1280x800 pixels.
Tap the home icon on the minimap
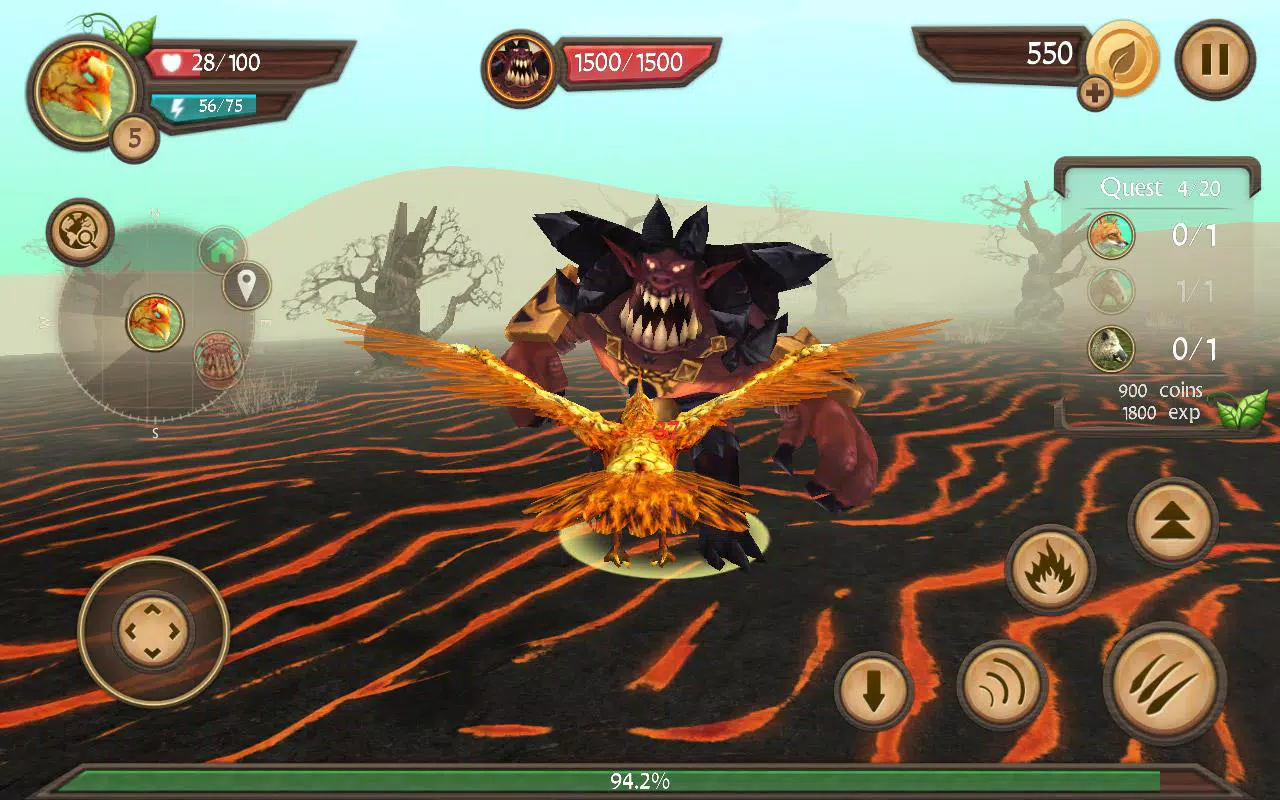pos(222,249)
